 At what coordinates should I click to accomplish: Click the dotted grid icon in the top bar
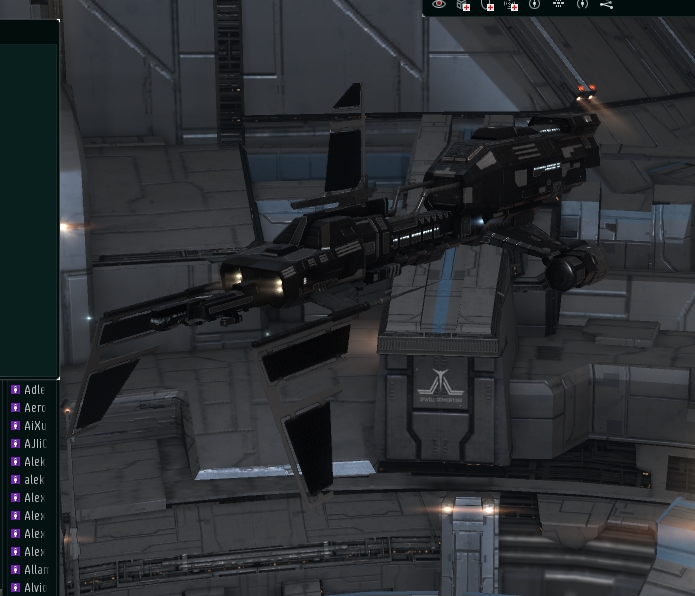click(558, 5)
